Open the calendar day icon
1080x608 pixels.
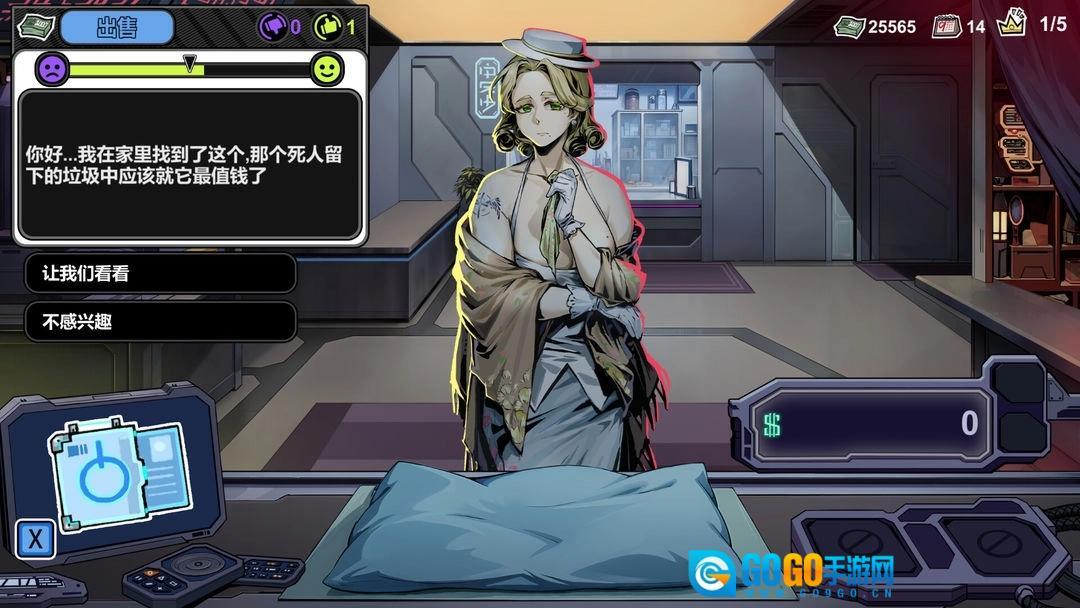click(946, 26)
